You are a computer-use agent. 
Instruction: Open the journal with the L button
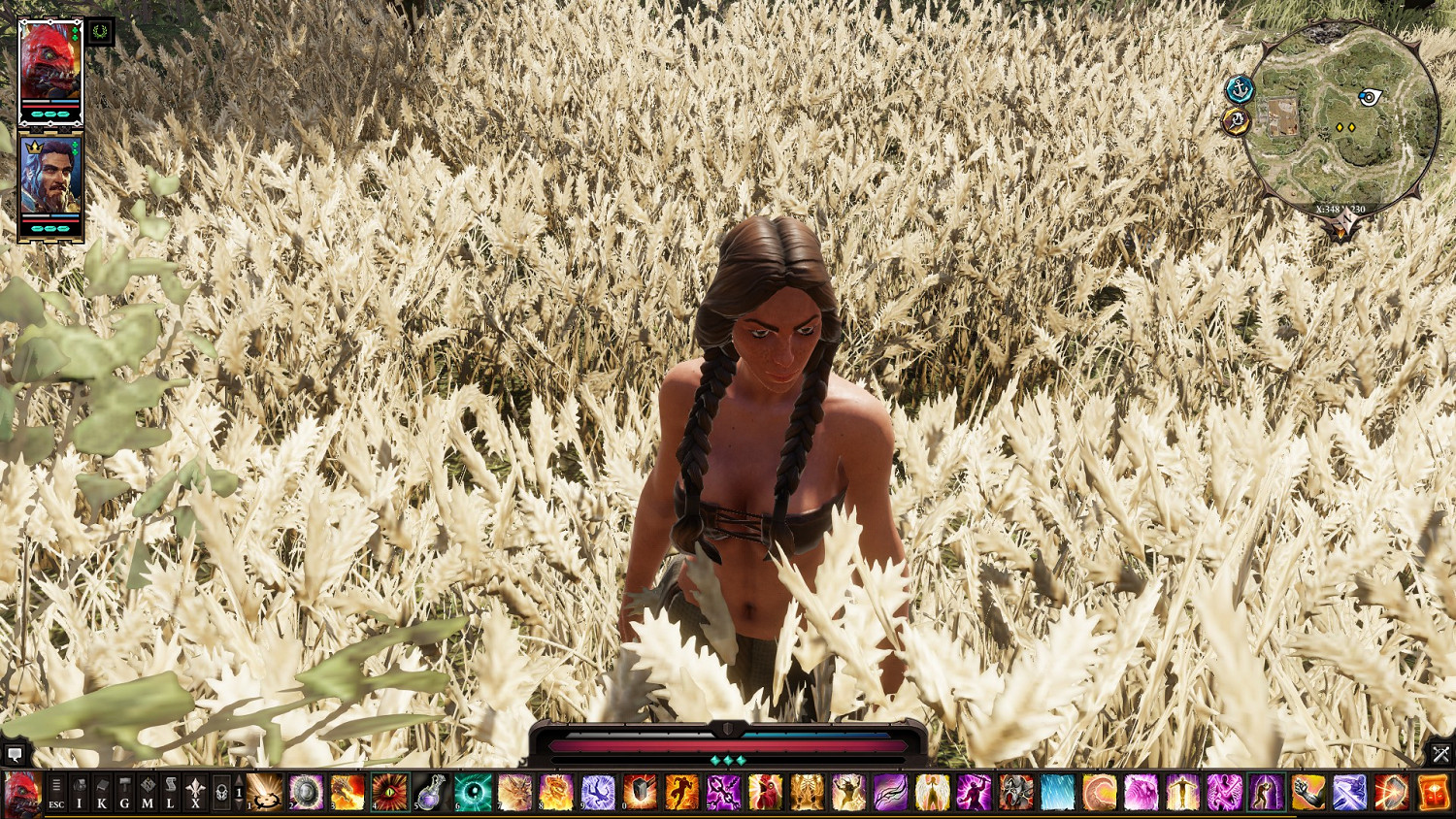tap(170, 792)
